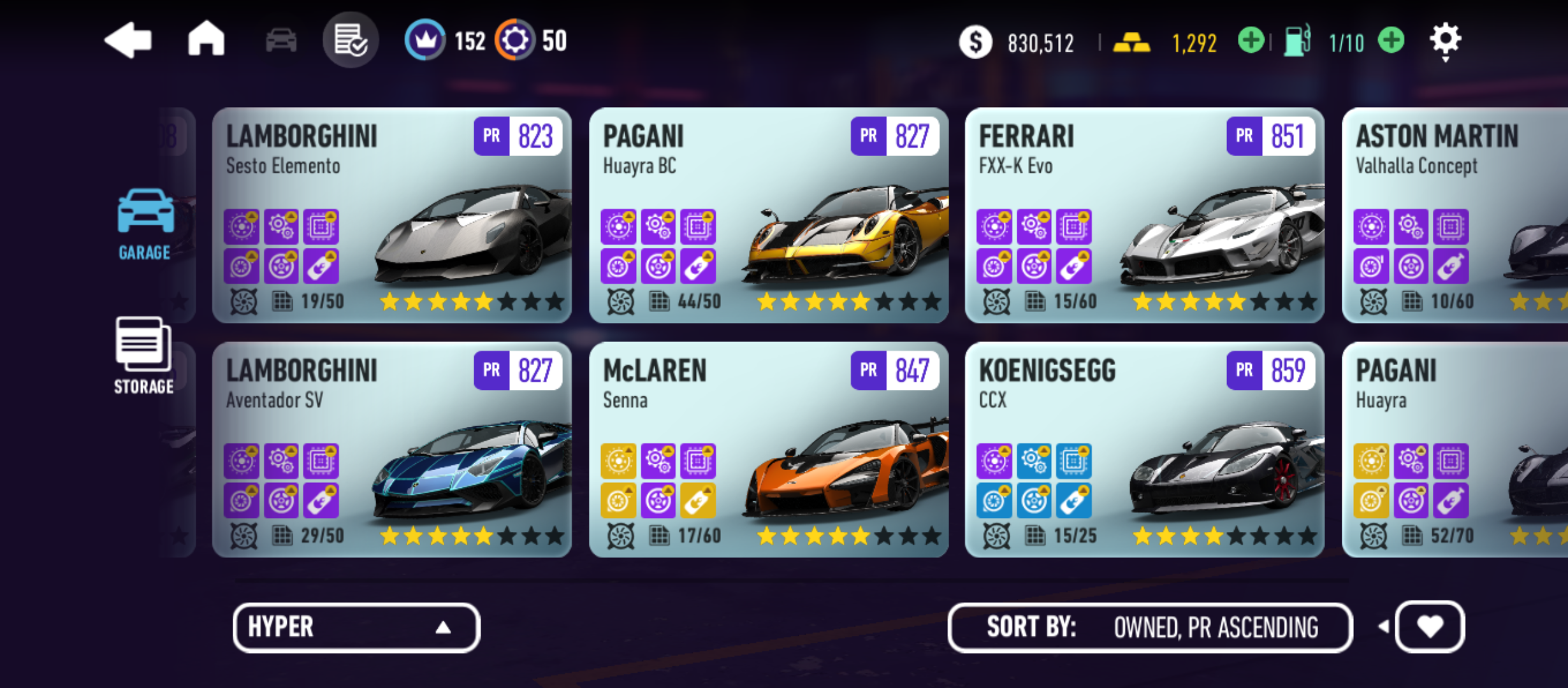Select the Koenigsegg CCX card
The width and height of the screenshot is (1568, 688).
click(1144, 450)
